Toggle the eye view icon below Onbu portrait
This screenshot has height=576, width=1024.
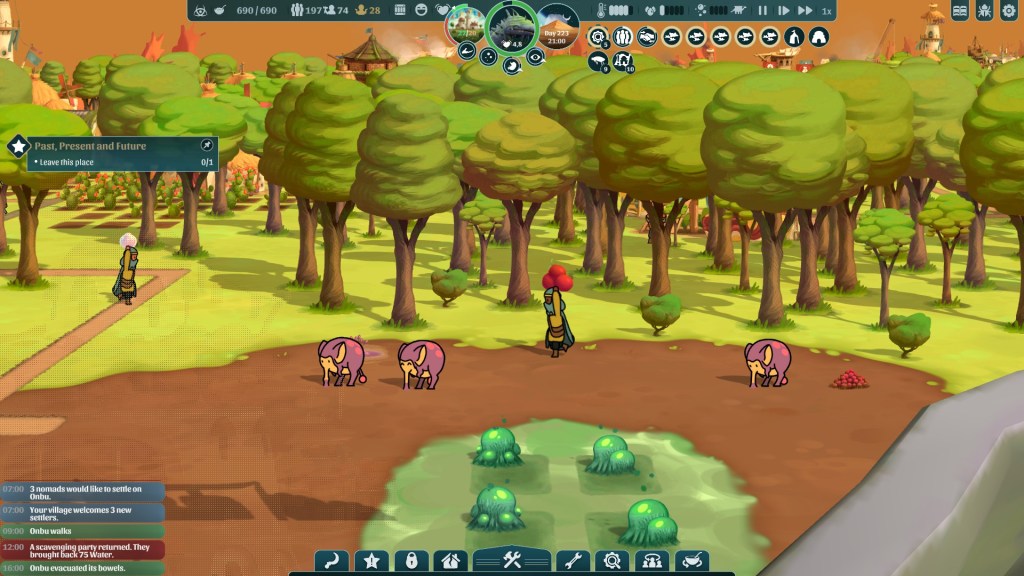536,57
